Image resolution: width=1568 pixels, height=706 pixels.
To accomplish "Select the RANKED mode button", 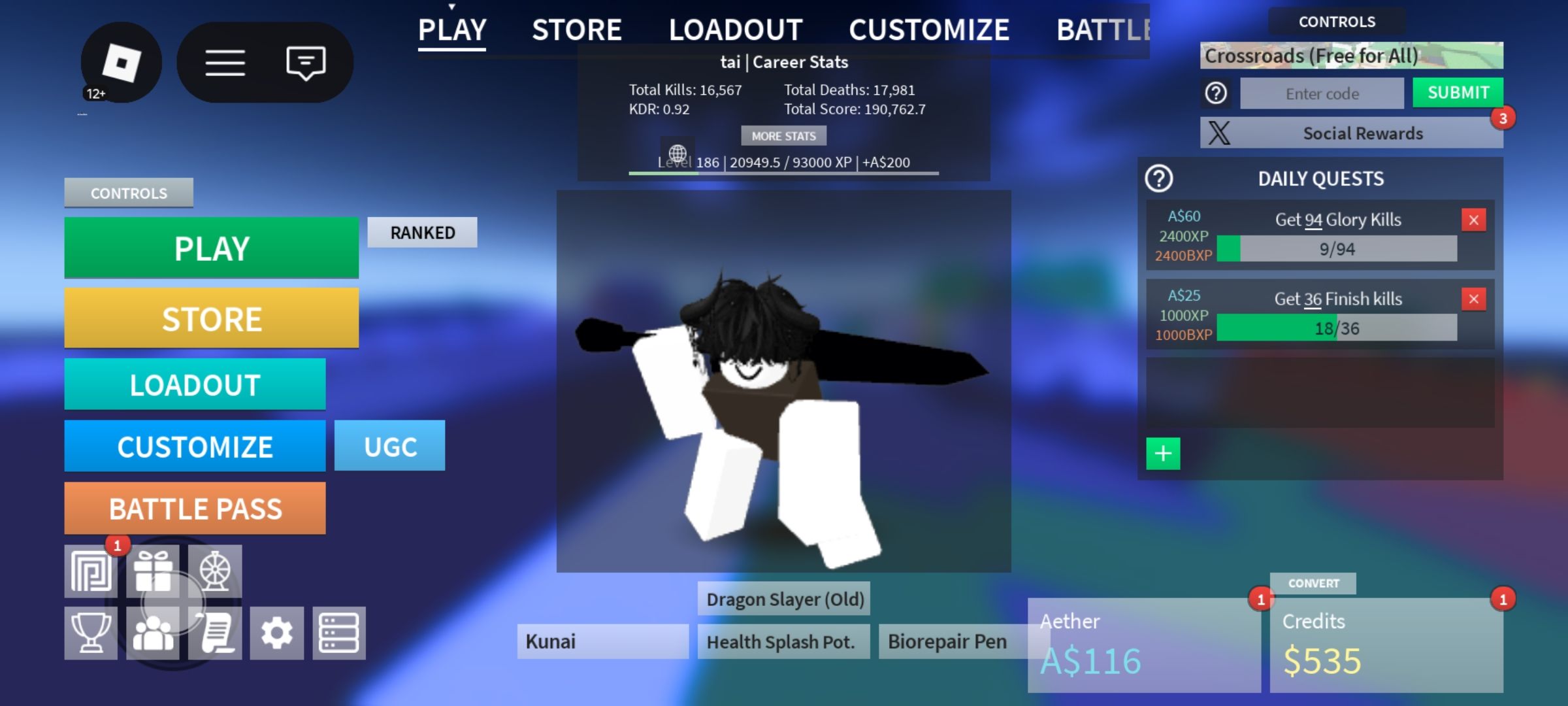I will pos(422,233).
